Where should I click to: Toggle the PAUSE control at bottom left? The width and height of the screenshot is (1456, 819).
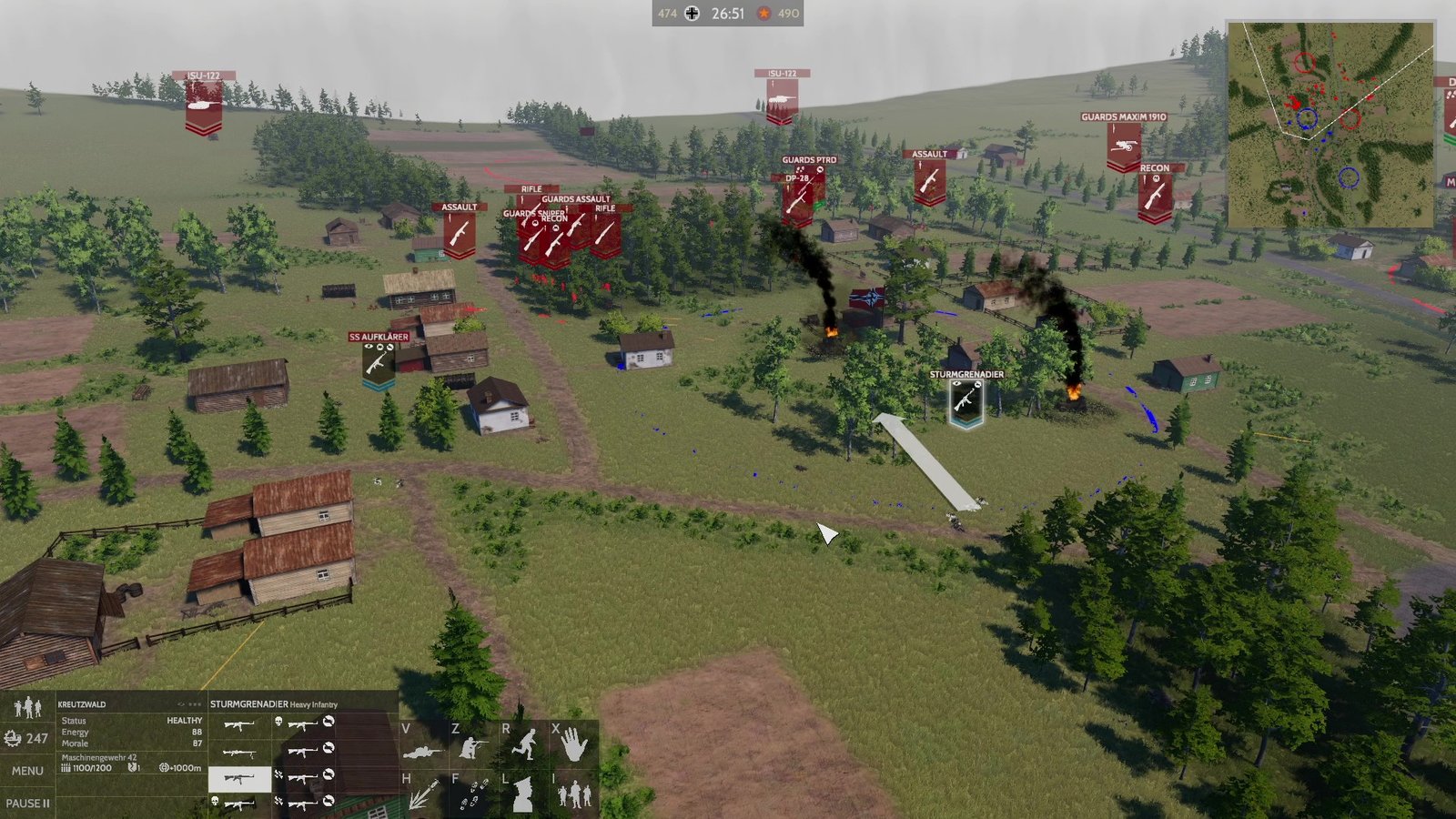click(x=28, y=803)
